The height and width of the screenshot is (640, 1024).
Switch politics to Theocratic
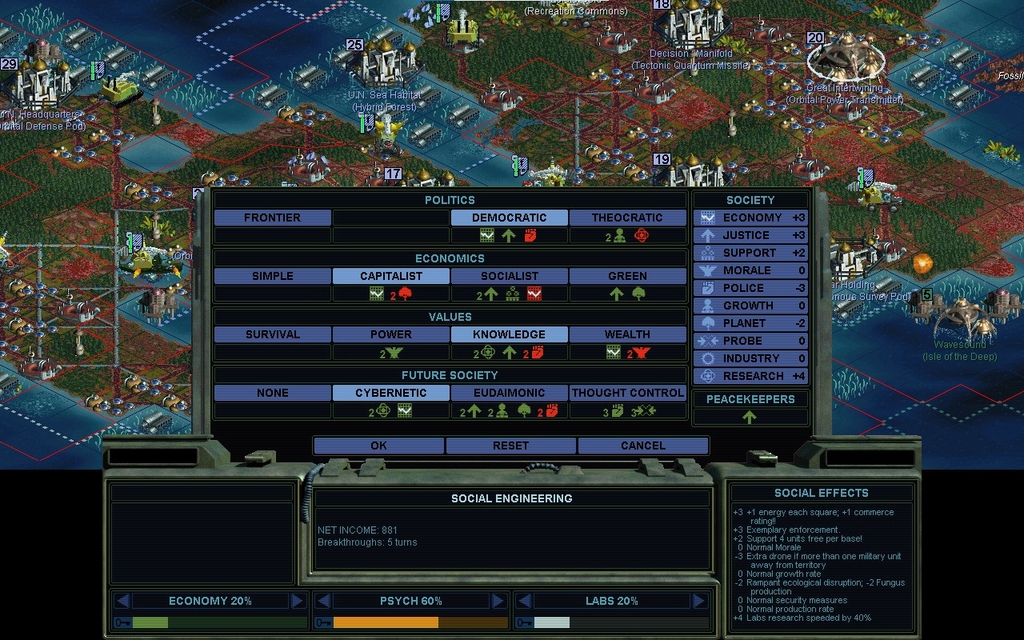627,217
